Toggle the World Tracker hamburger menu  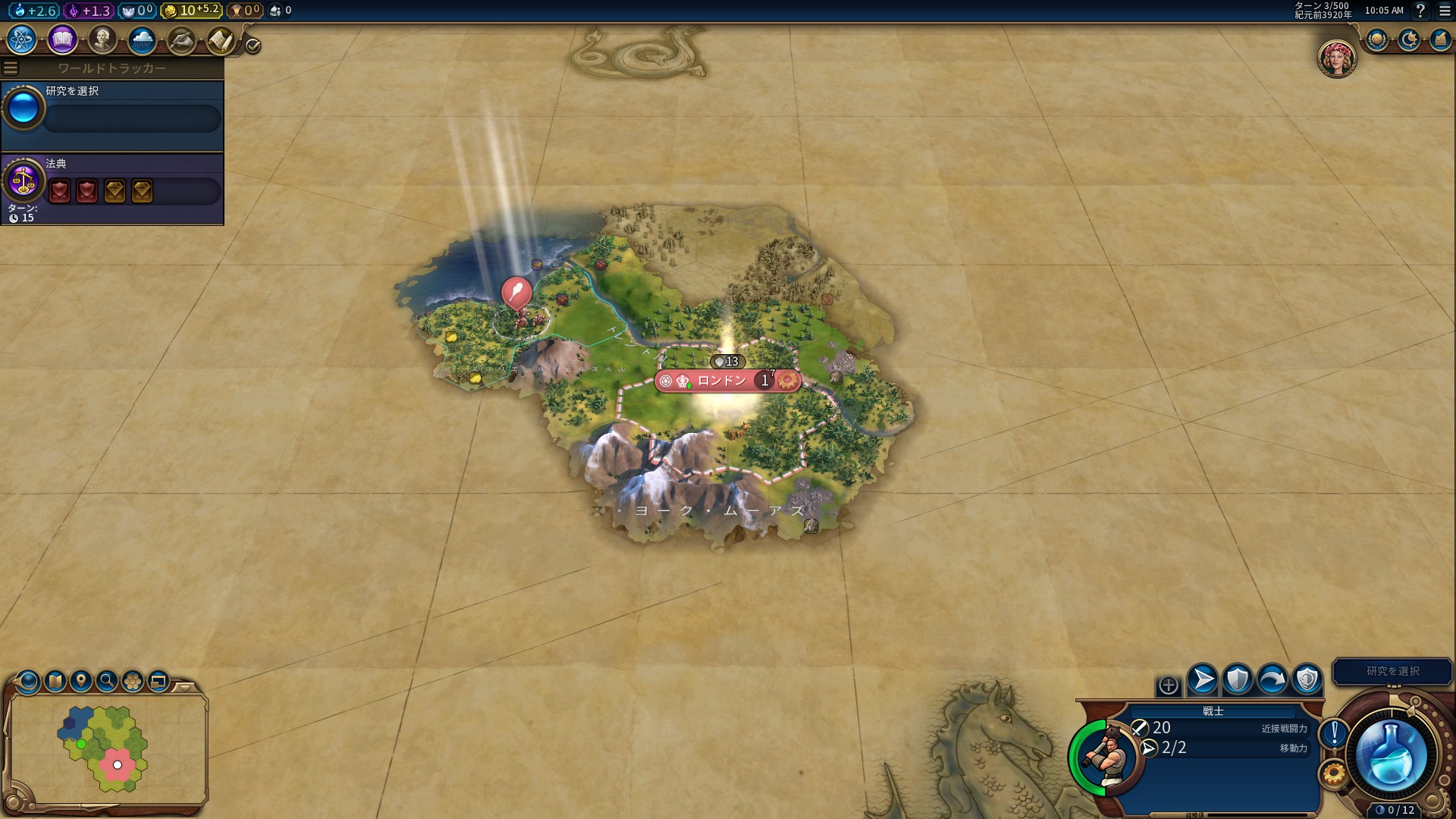pyautogui.click(x=11, y=68)
